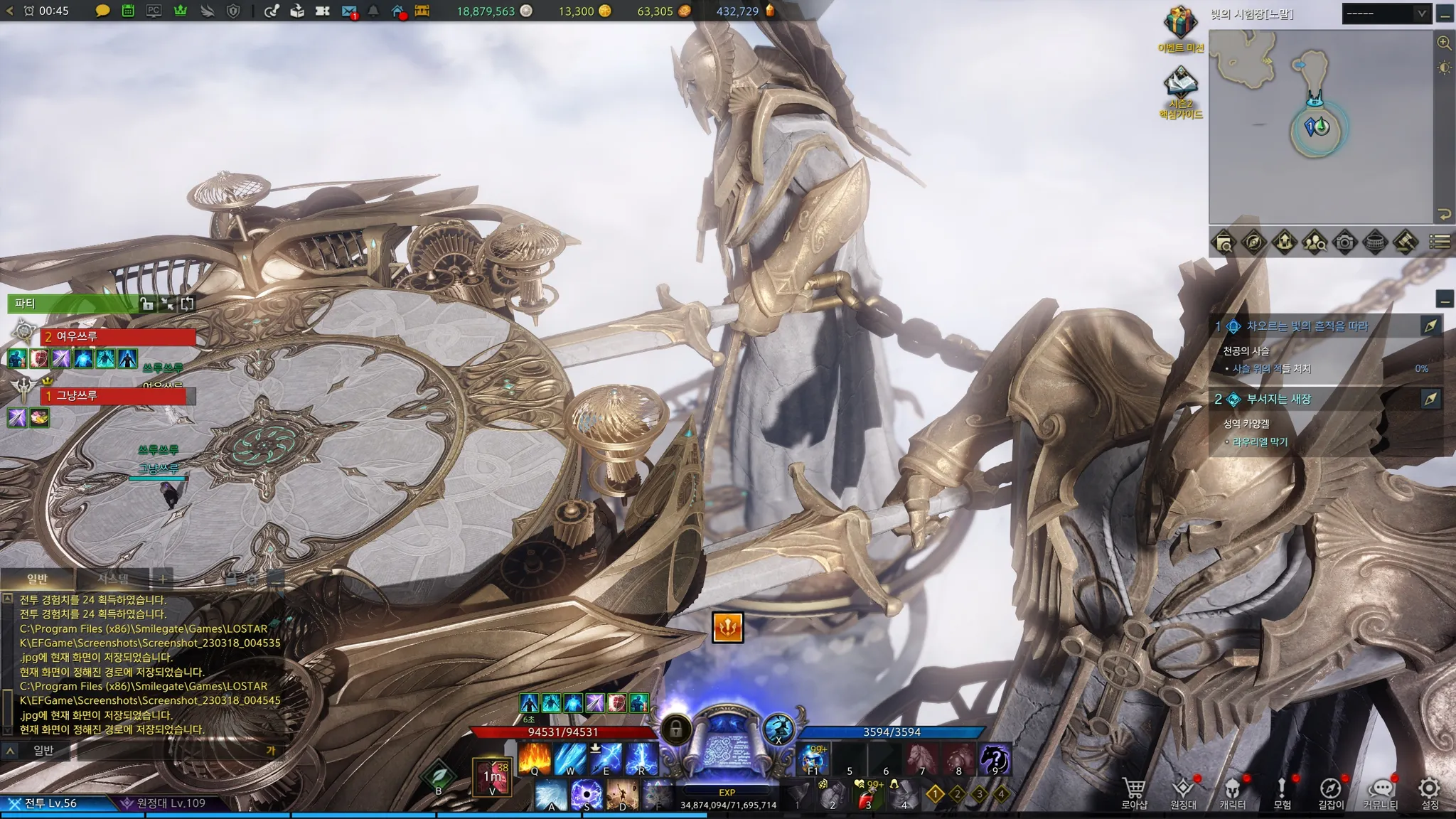This screenshot has height=819, width=1456.
Task: Open the mail envelope icon
Action: (x=348, y=11)
